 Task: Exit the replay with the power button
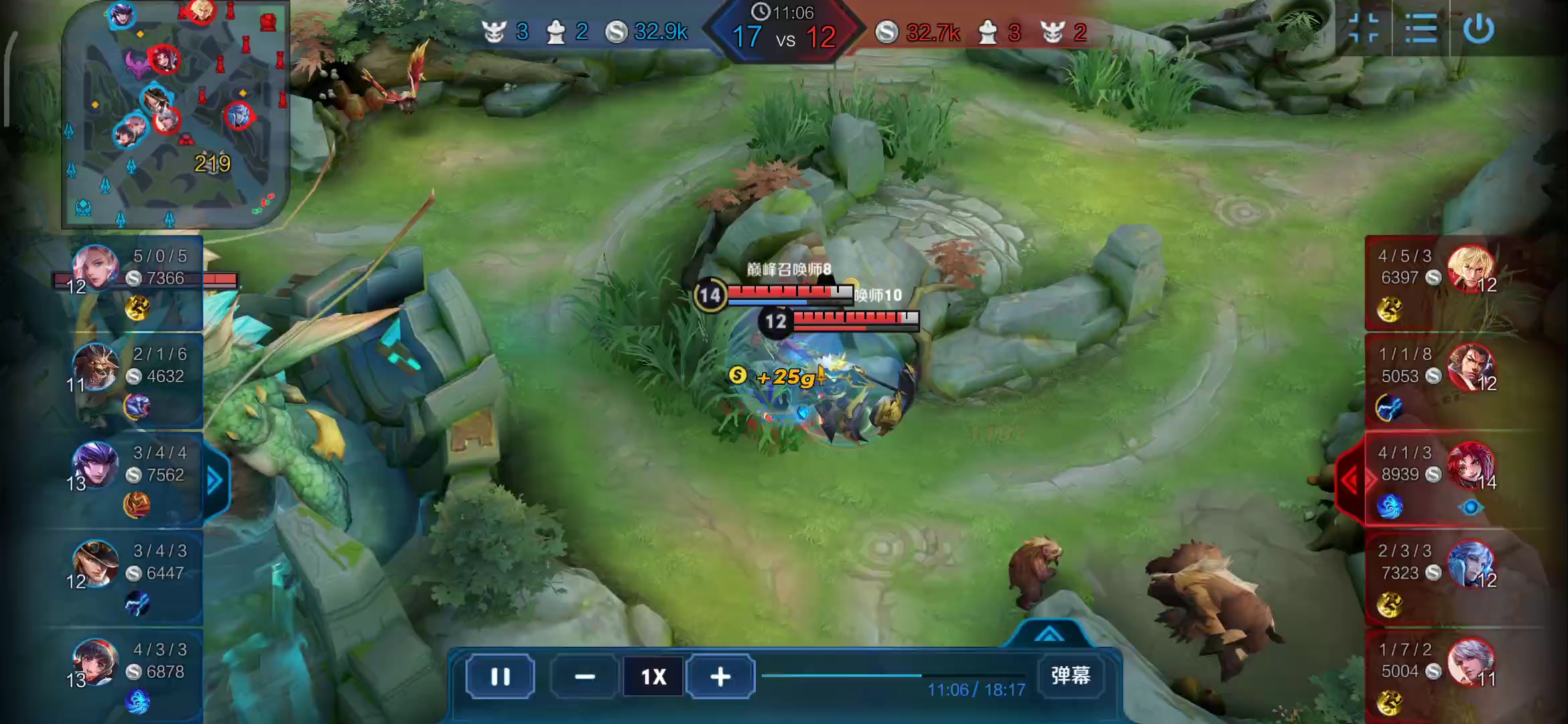coord(1478,29)
